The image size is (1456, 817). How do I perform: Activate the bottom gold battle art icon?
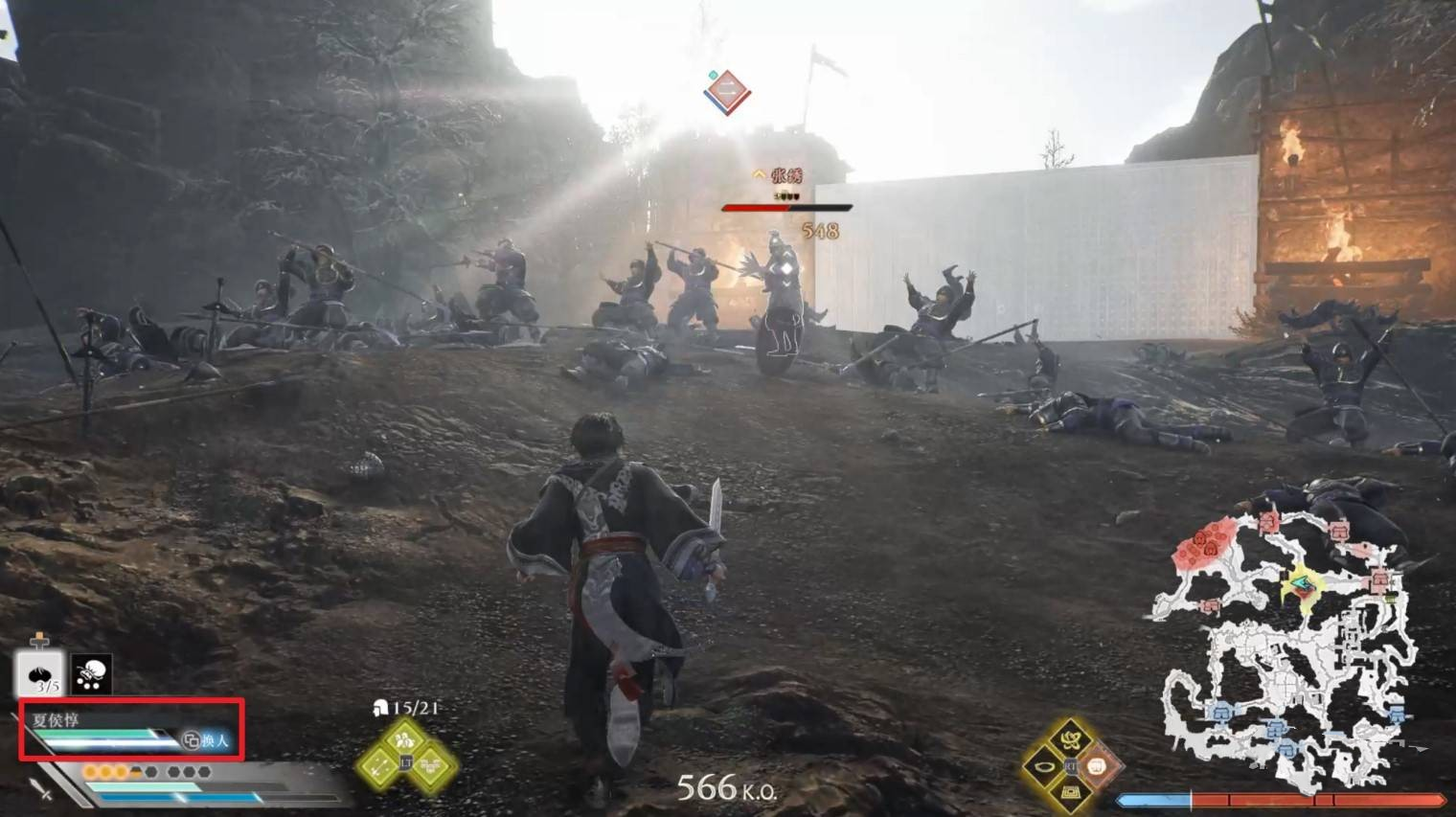click(x=1070, y=793)
